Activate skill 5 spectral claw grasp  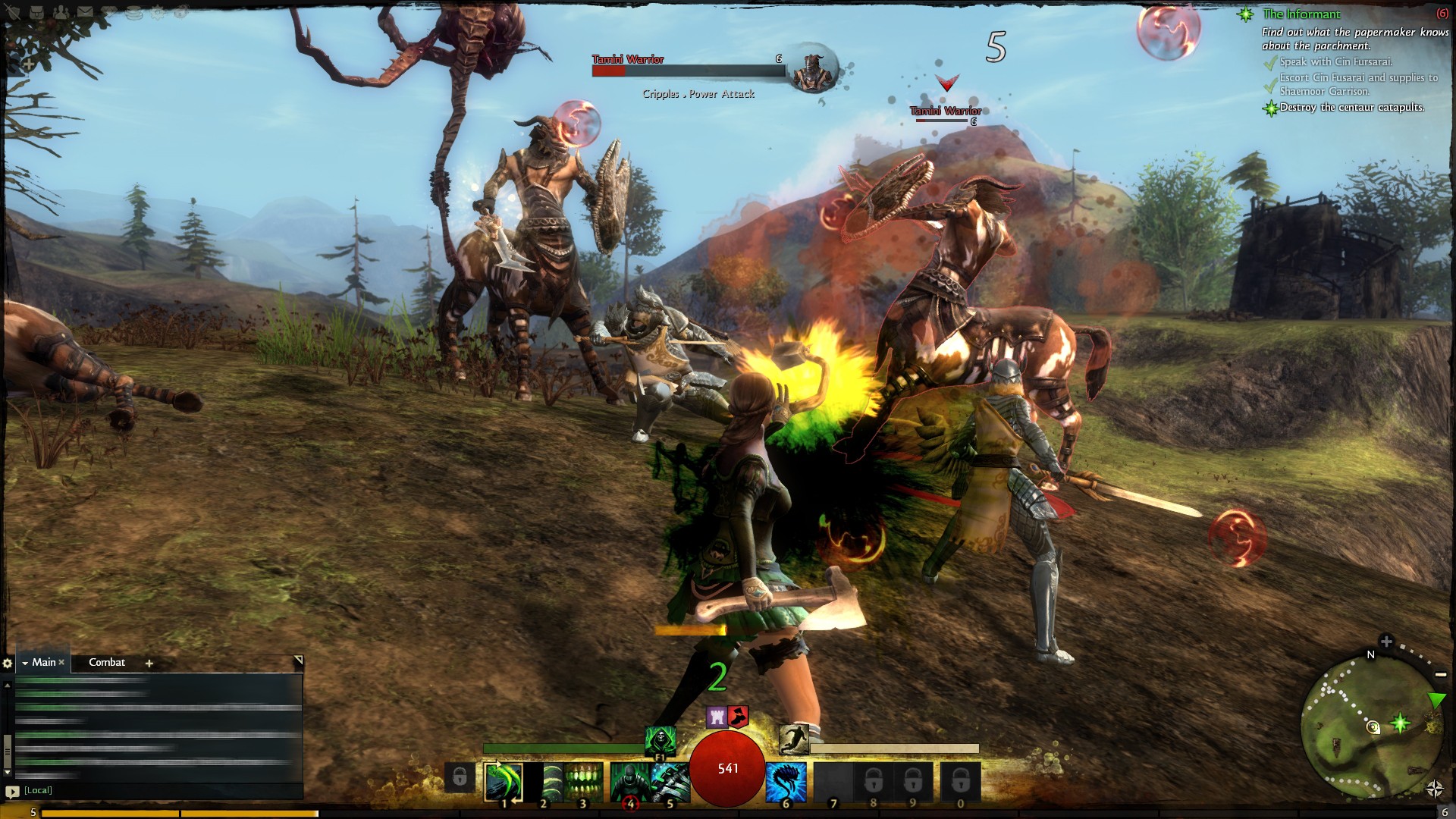click(670, 781)
